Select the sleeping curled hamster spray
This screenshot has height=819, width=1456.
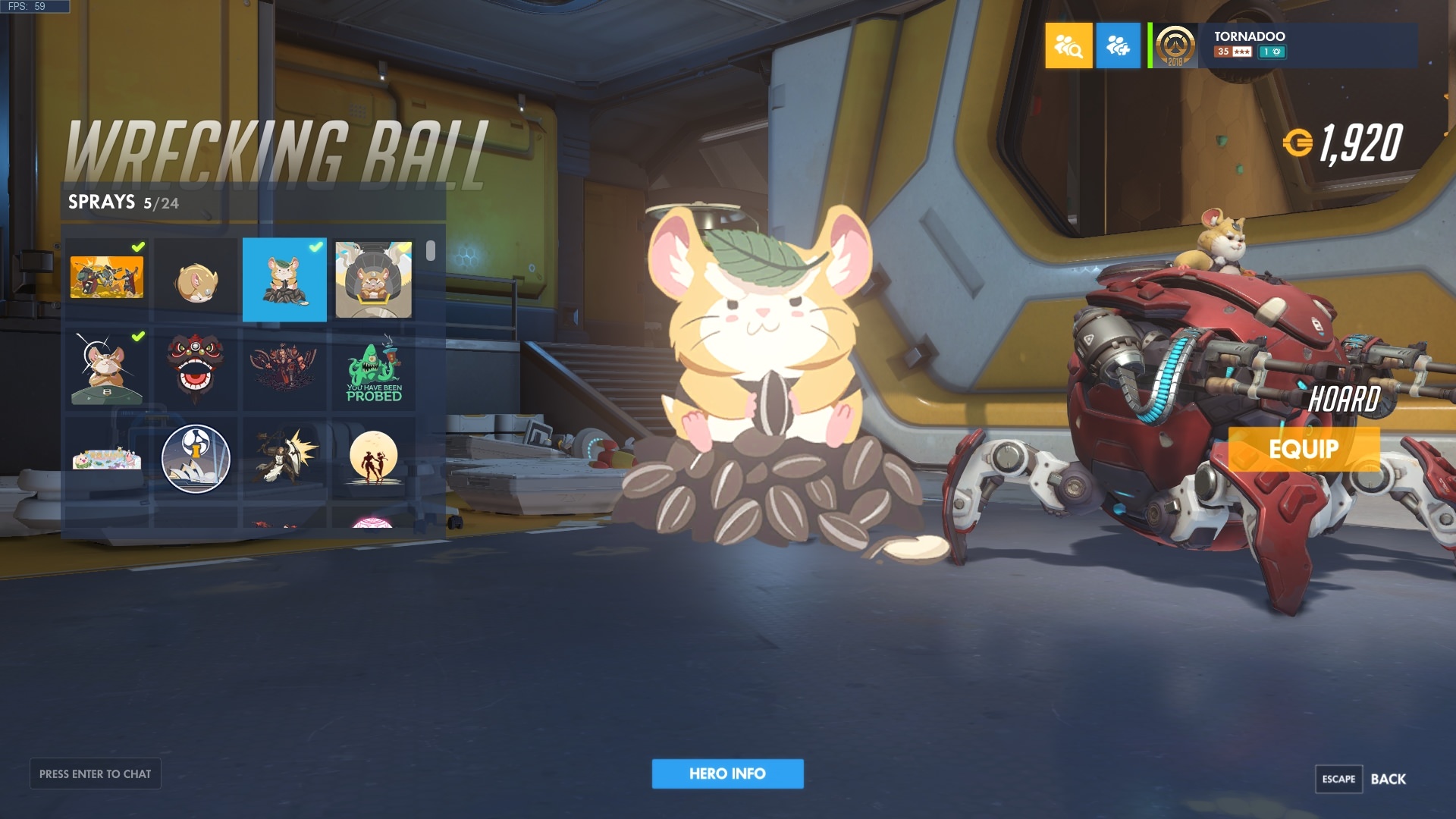(x=196, y=281)
